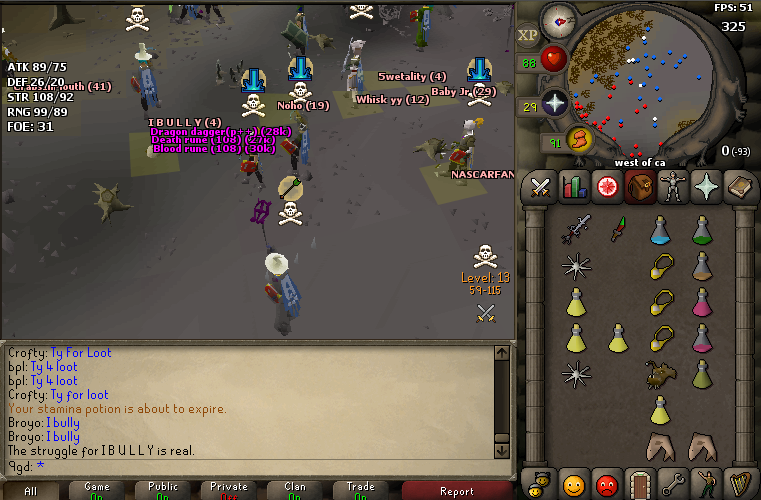Open the Logout door tab
The height and width of the screenshot is (500, 761).
click(638, 483)
